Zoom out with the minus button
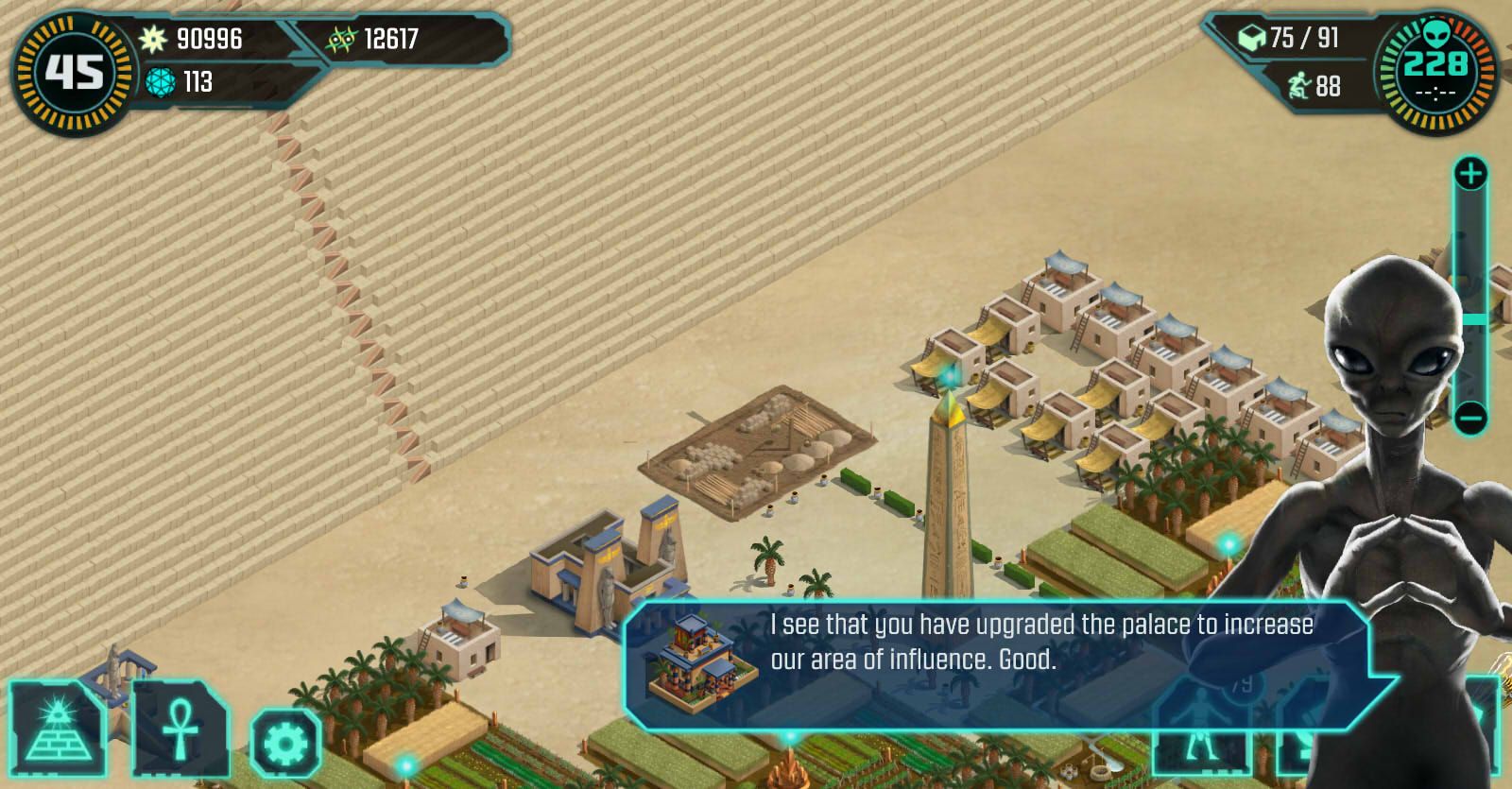 point(1469,417)
